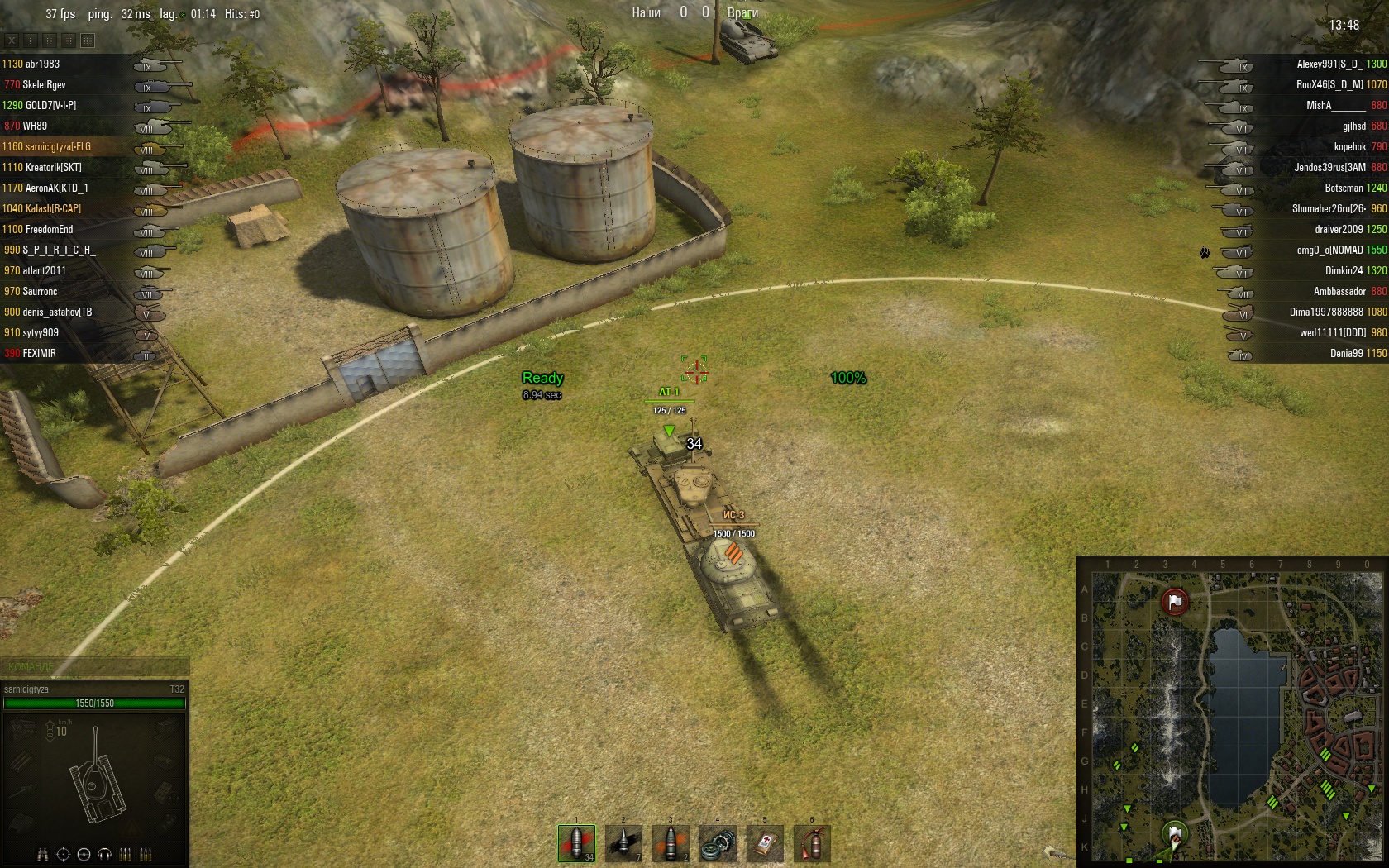Use the fire extinguisher consumable
This screenshot has height=868, width=1389.
click(812, 843)
